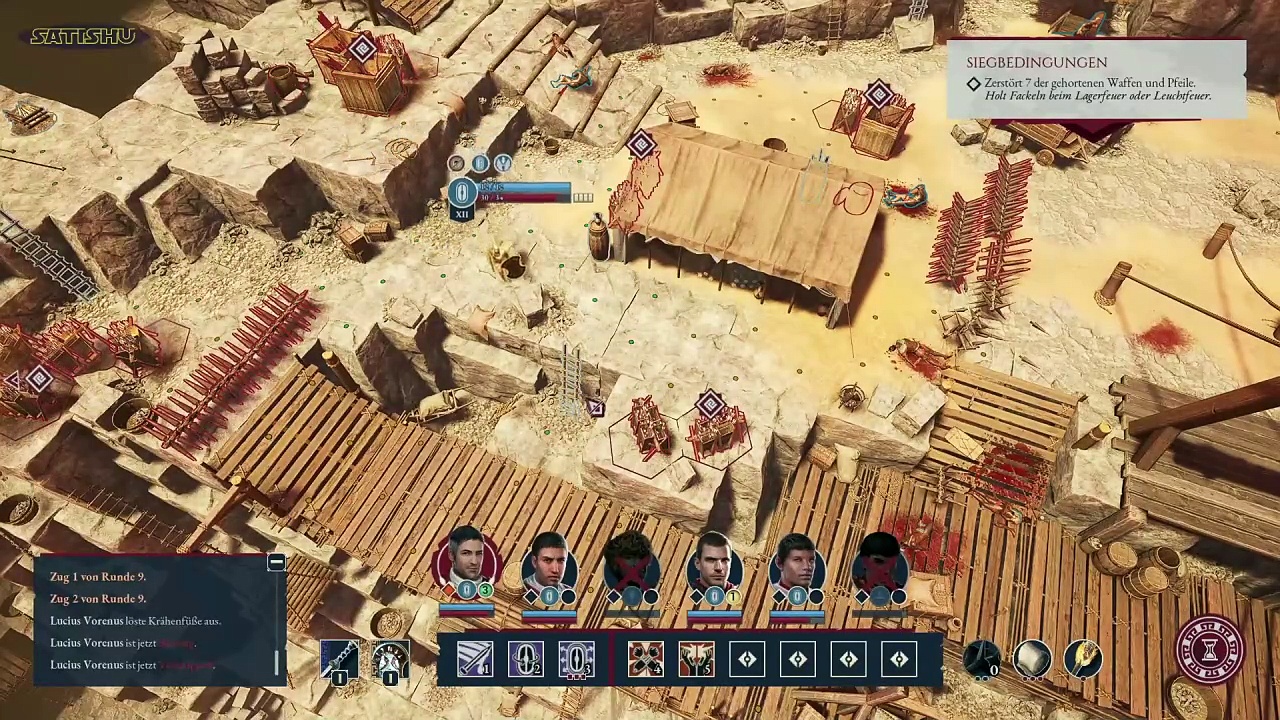Activate the sword strike ability numbered 1
This screenshot has width=1280, height=720.
pyautogui.click(x=475, y=659)
